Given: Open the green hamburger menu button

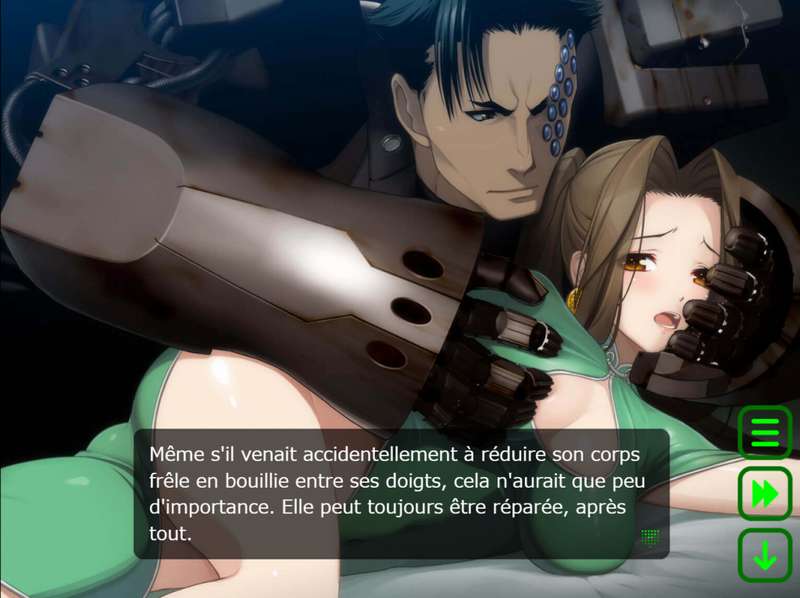Looking at the screenshot, I should (765, 433).
